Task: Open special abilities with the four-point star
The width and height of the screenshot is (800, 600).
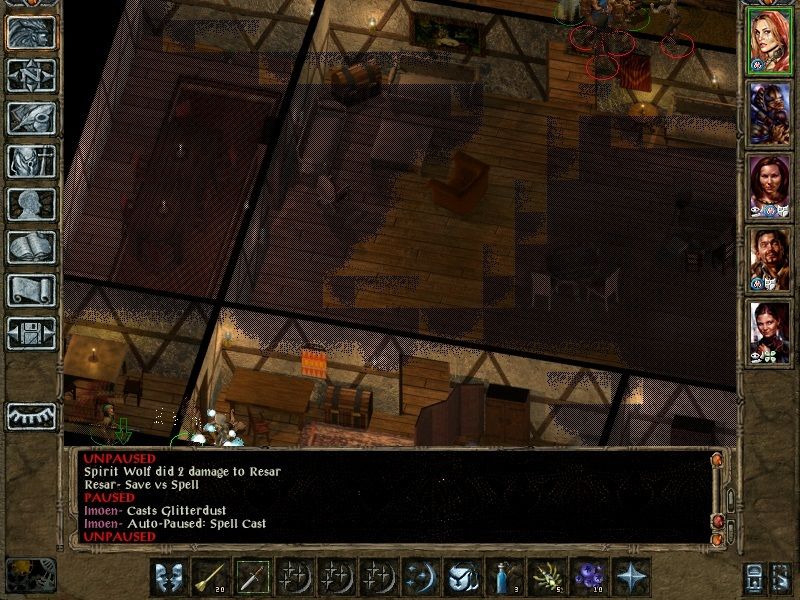Action: point(630,577)
